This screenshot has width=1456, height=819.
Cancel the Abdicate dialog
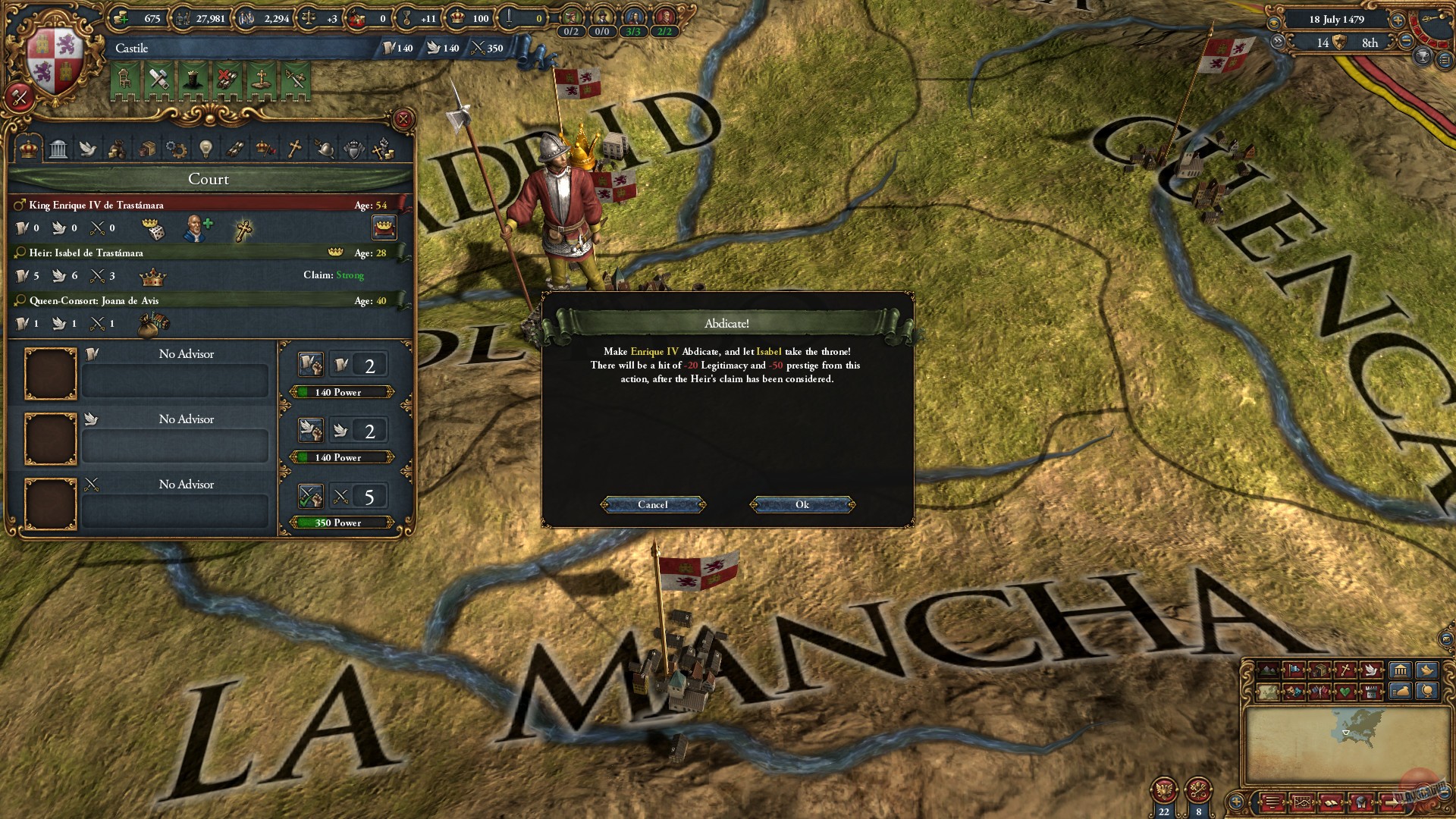click(652, 504)
